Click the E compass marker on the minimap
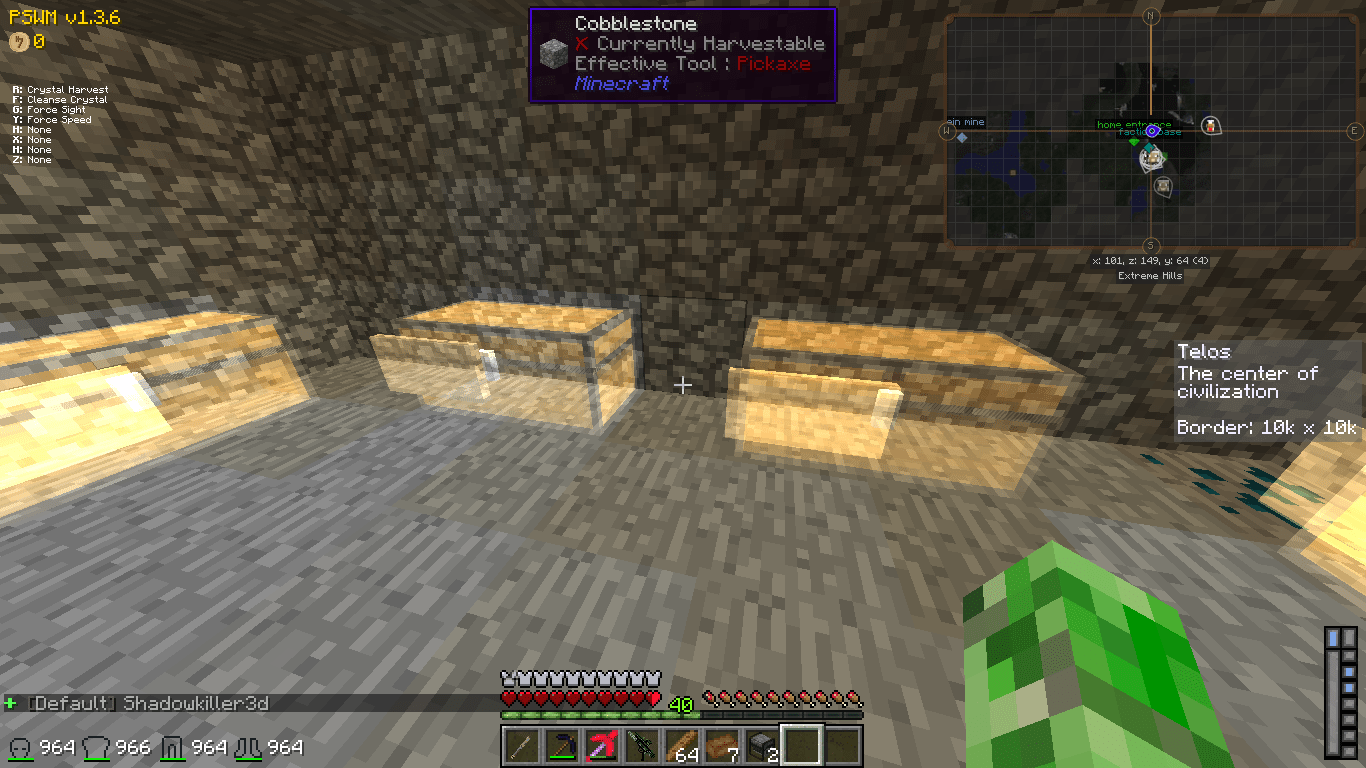 coord(1355,131)
